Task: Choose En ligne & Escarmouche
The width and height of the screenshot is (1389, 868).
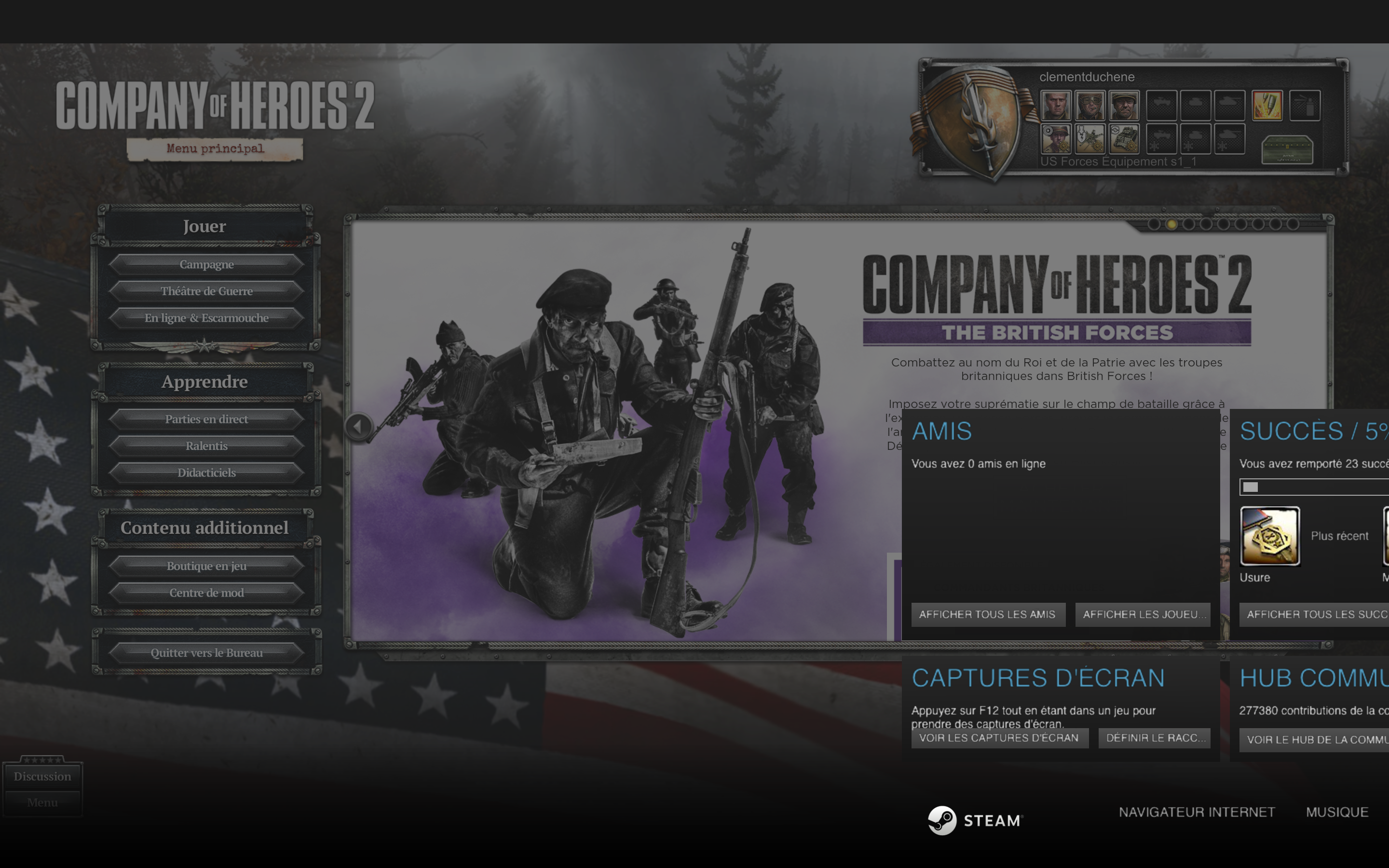Action: (x=206, y=318)
